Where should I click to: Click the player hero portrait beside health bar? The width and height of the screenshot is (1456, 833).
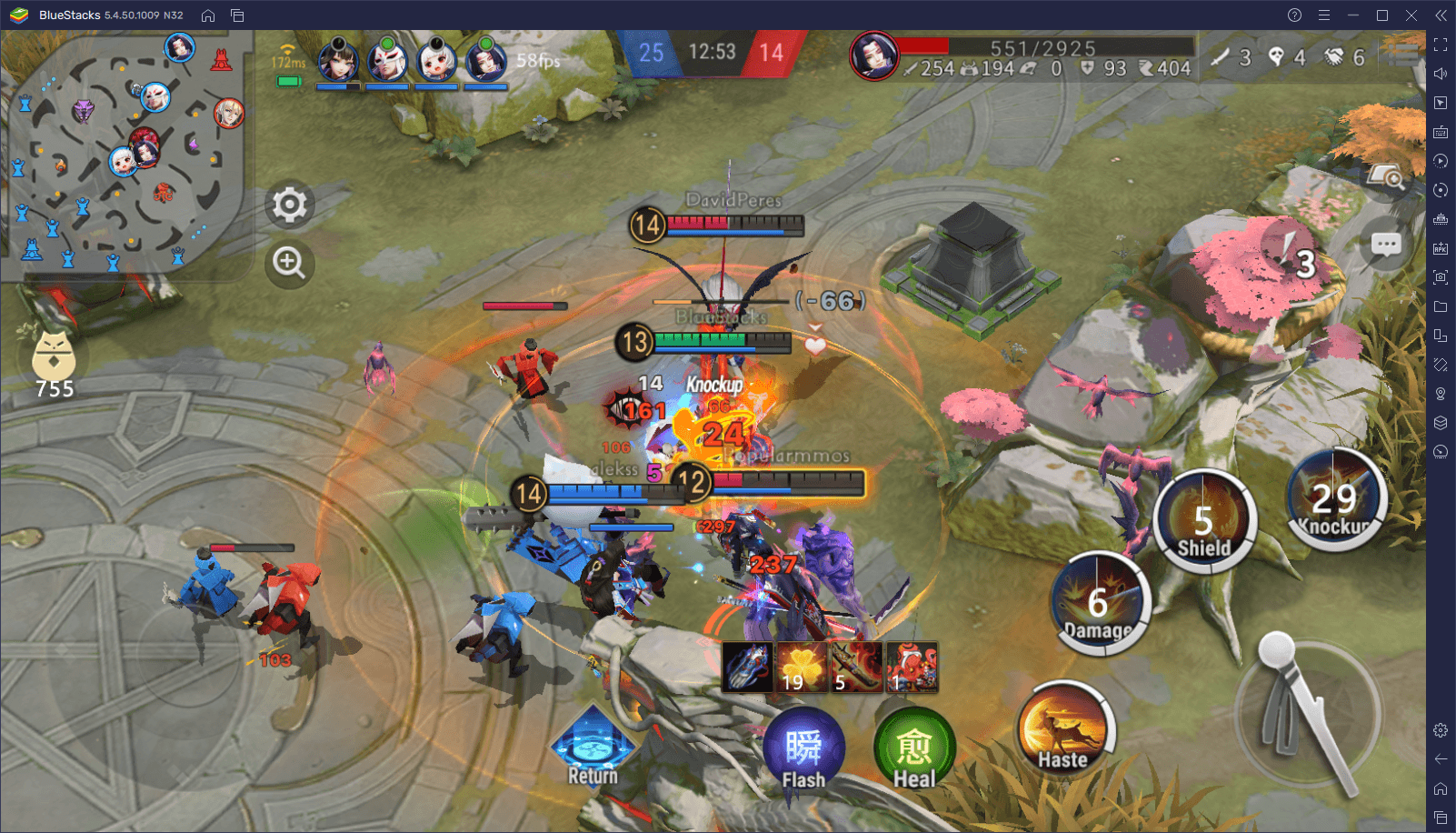coord(874,56)
